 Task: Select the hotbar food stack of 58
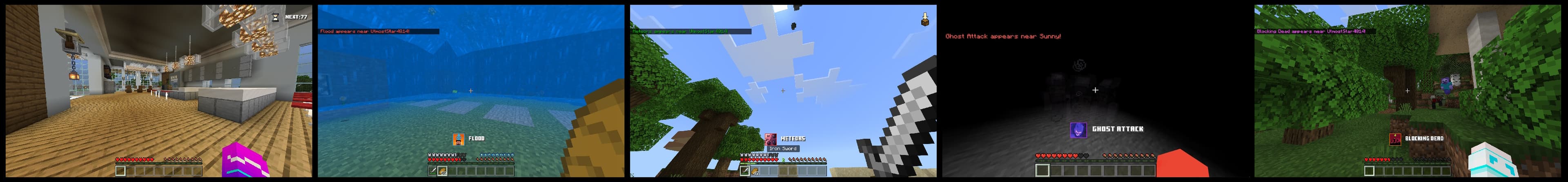(442, 171)
